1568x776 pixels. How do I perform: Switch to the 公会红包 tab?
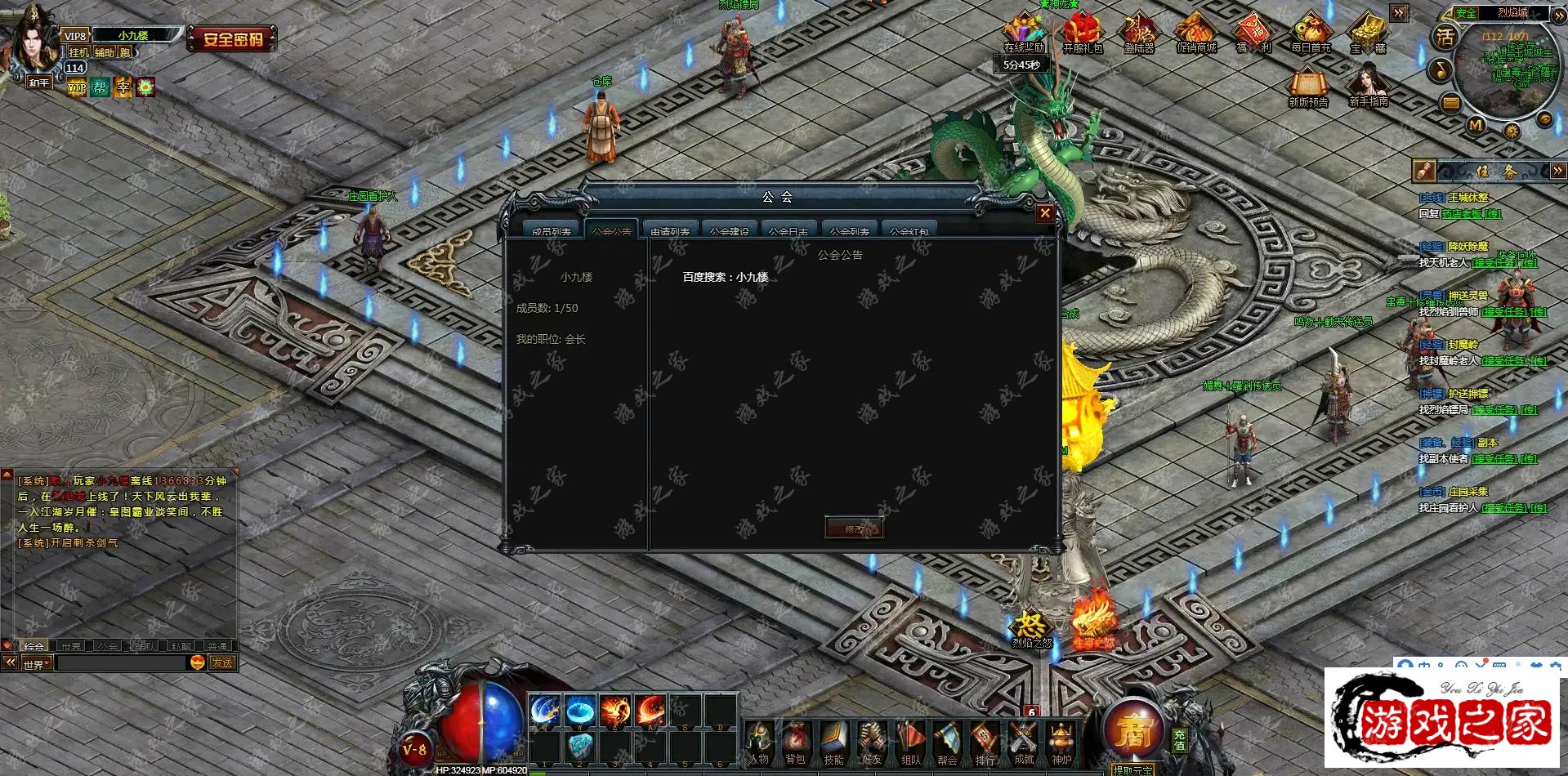pyautogui.click(x=909, y=230)
